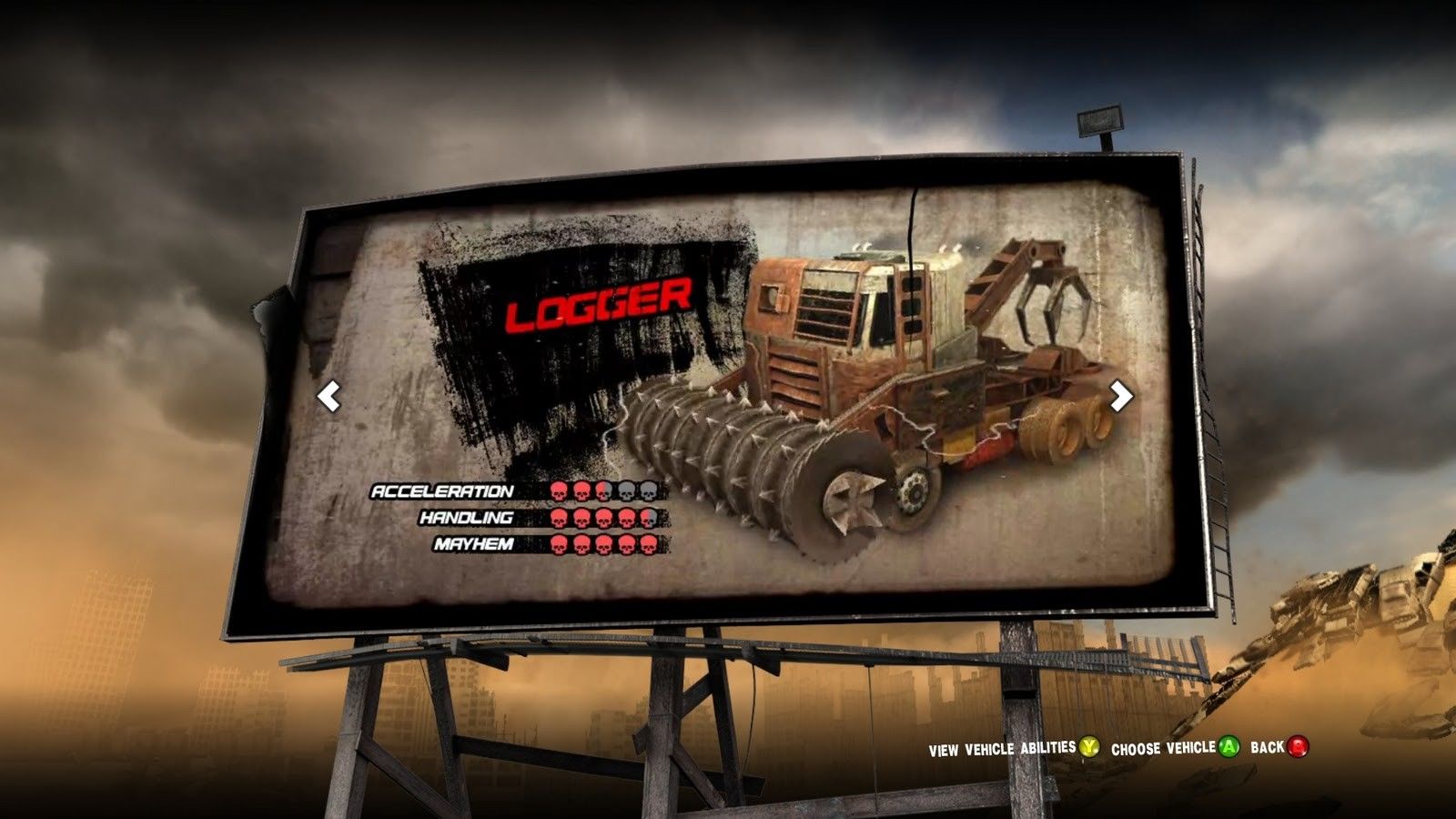Advance to the next vehicle with right arrow

coord(1121,395)
